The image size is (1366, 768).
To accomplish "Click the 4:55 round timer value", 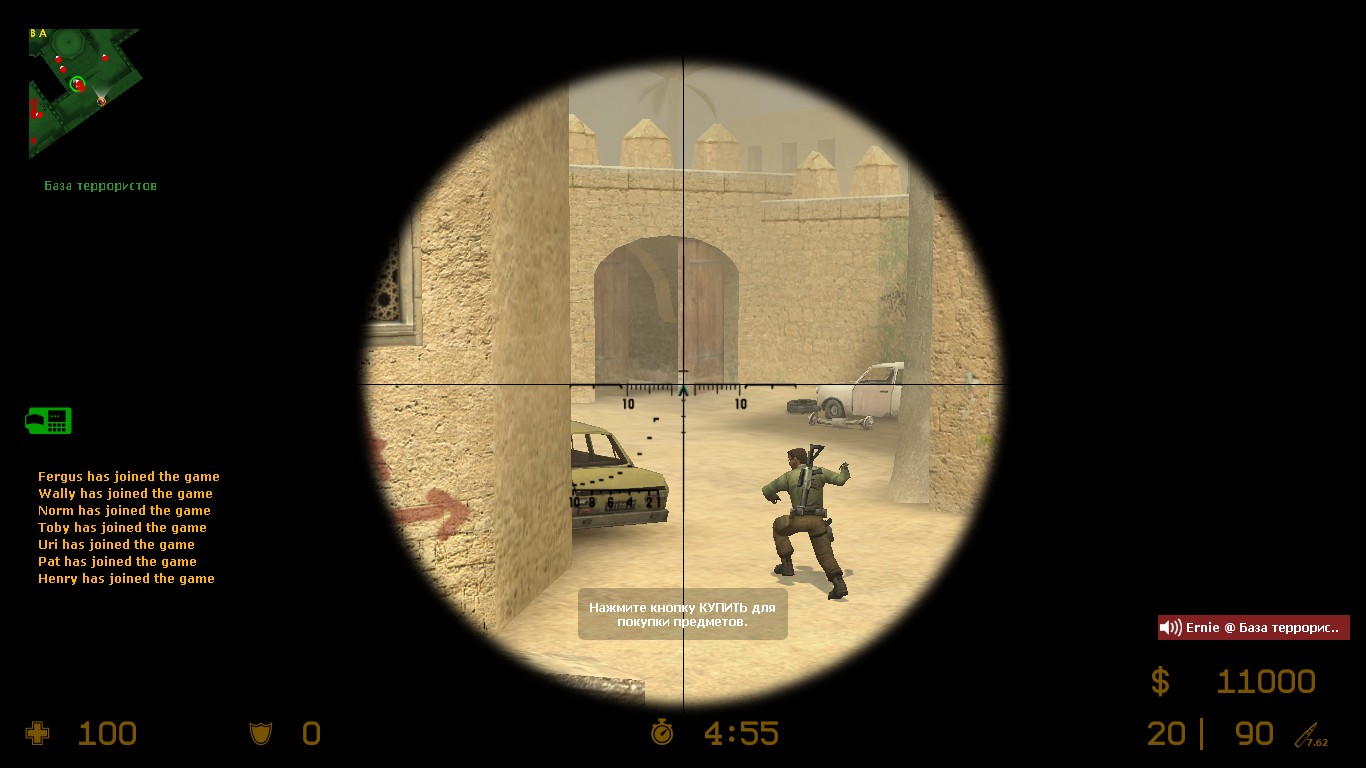I will 740,733.
